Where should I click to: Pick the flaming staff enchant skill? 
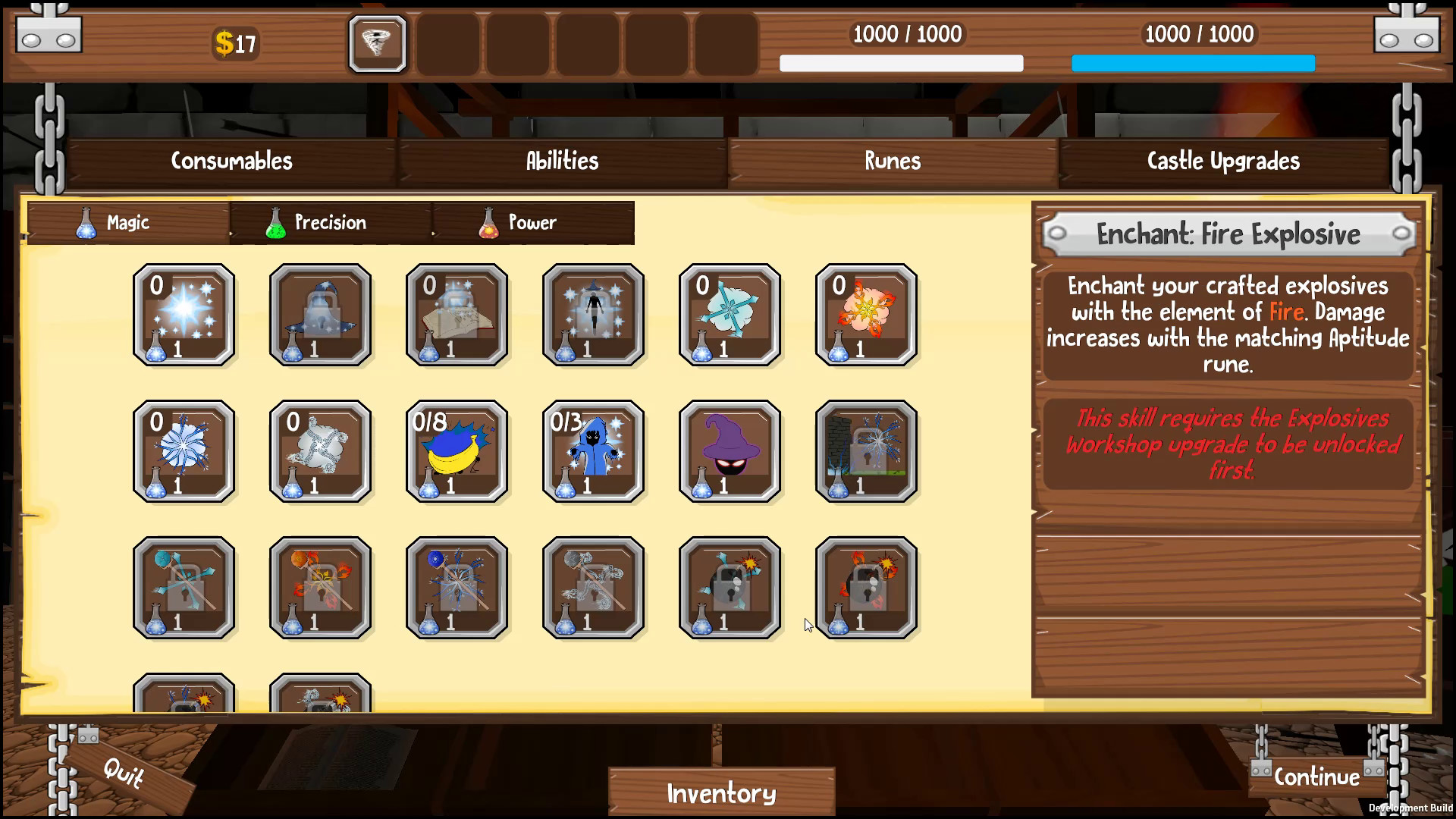pyautogui.click(x=321, y=588)
